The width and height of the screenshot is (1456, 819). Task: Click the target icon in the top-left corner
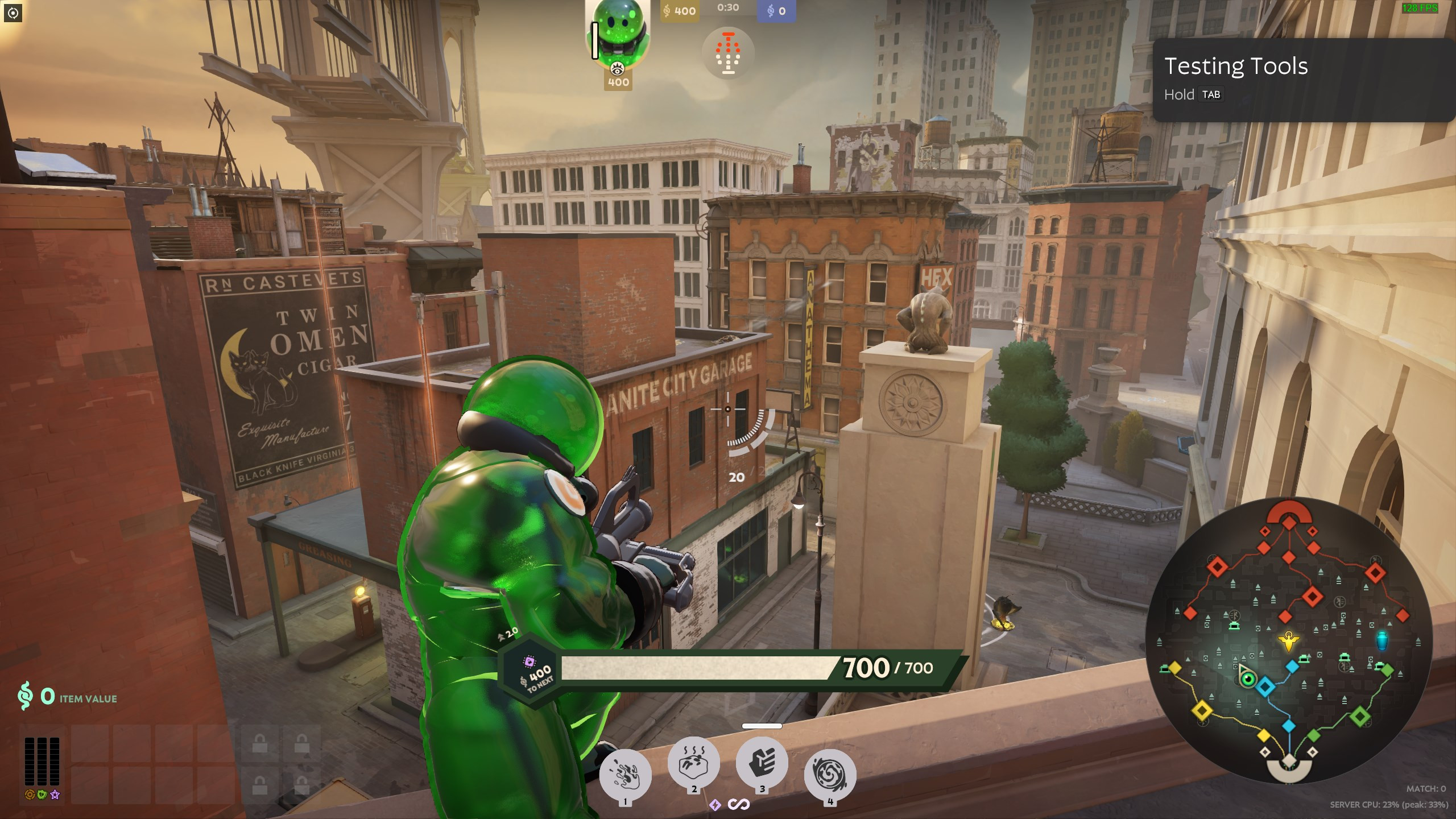click(13, 13)
